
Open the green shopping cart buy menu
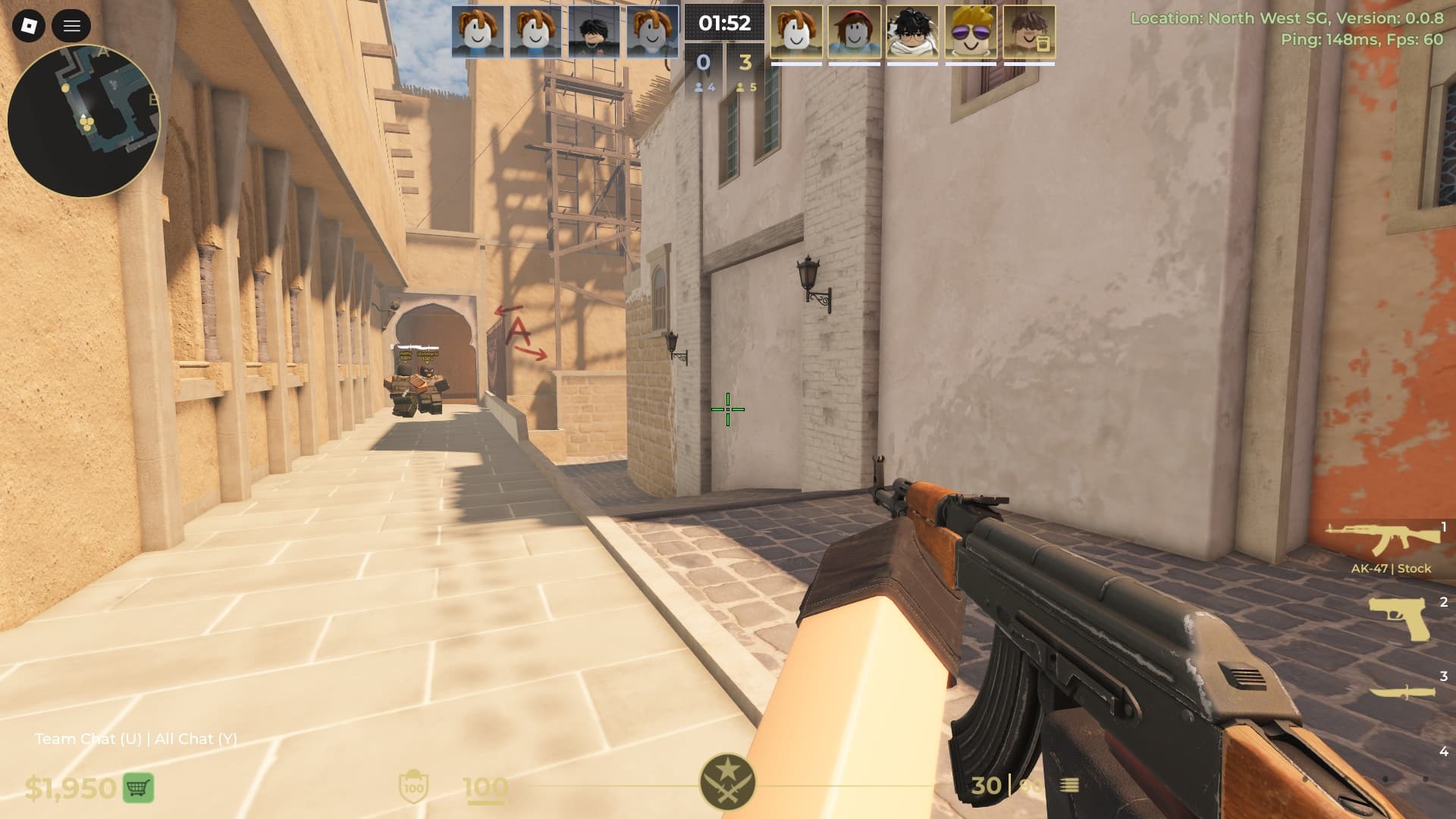point(137,788)
